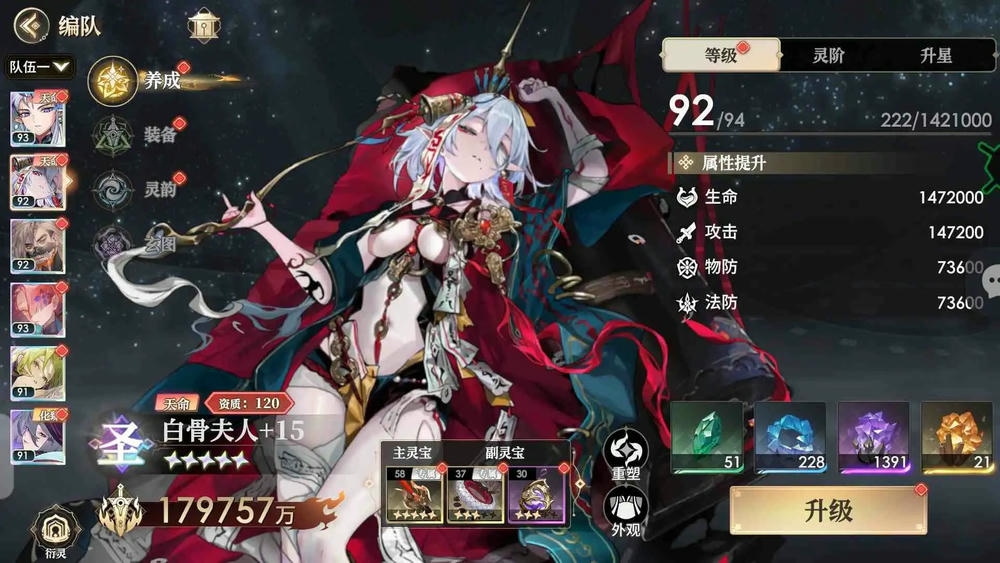Select the green-haired level 91 hero portrait
Screen dimensions: 1000x563
click(38, 372)
